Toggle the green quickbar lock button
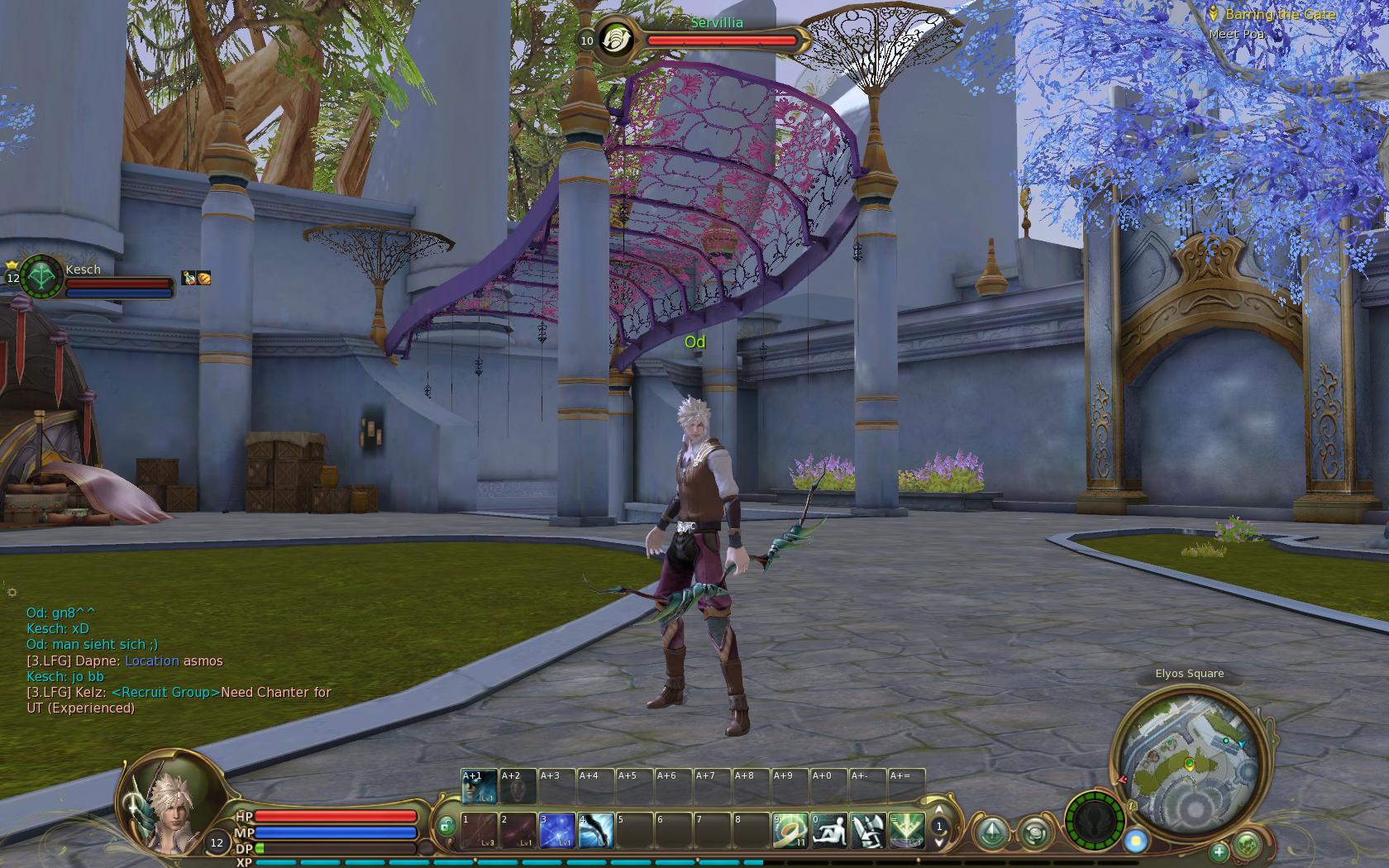Viewport: 1389px width, 868px height. [446, 825]
